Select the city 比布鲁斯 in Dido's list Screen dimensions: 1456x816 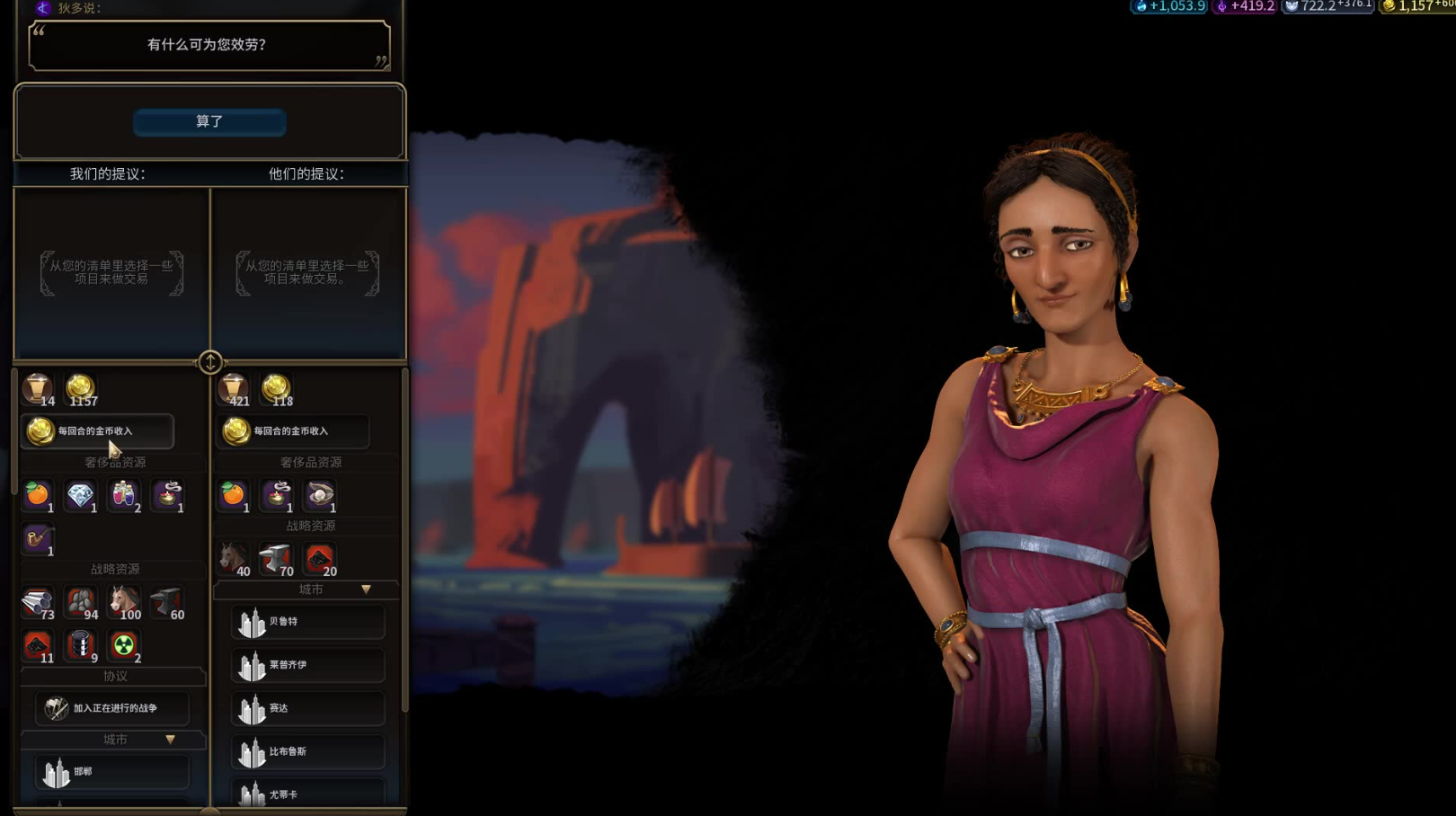pyautogui.click(x=308, y=752)
